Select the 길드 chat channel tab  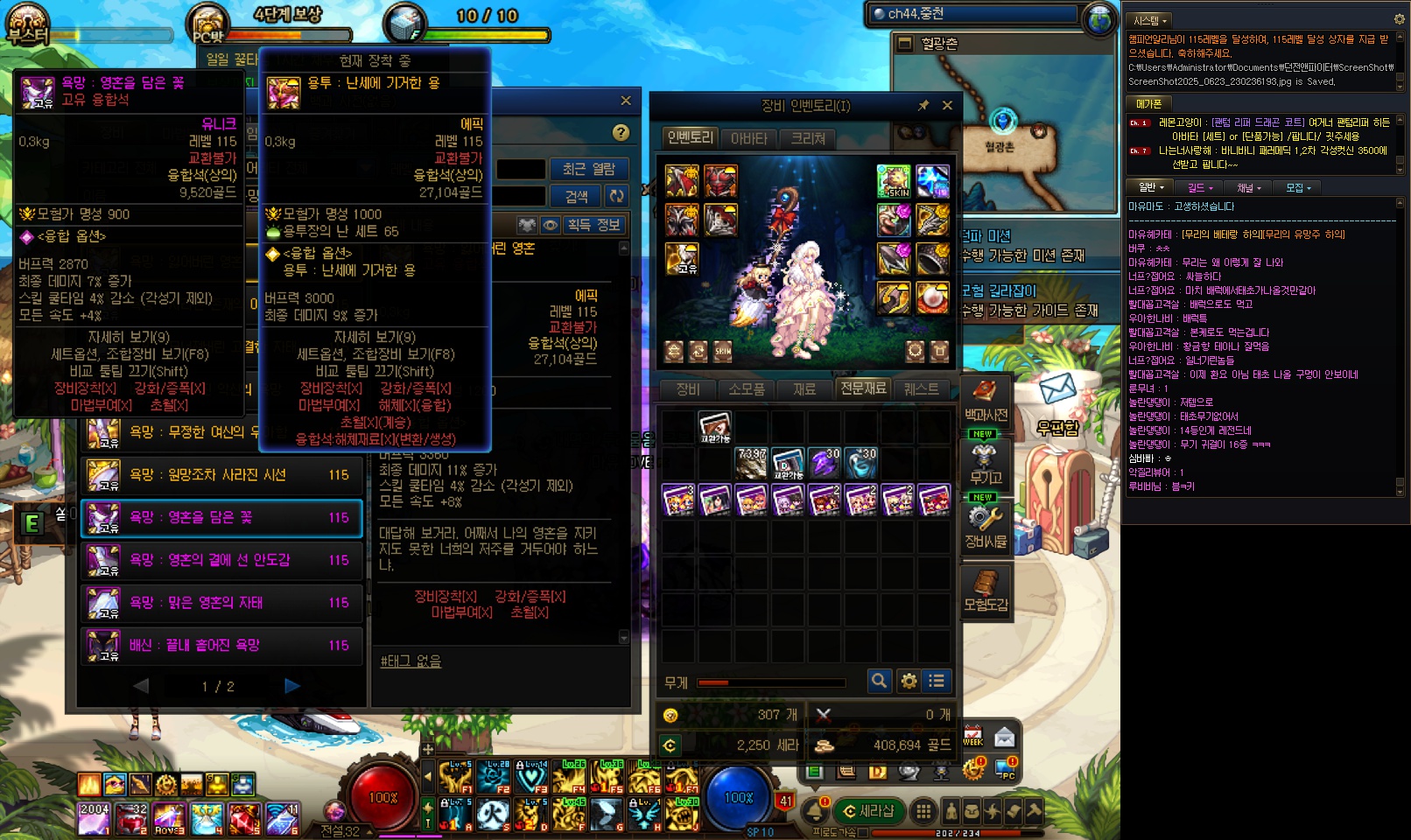pos(1199,187)
